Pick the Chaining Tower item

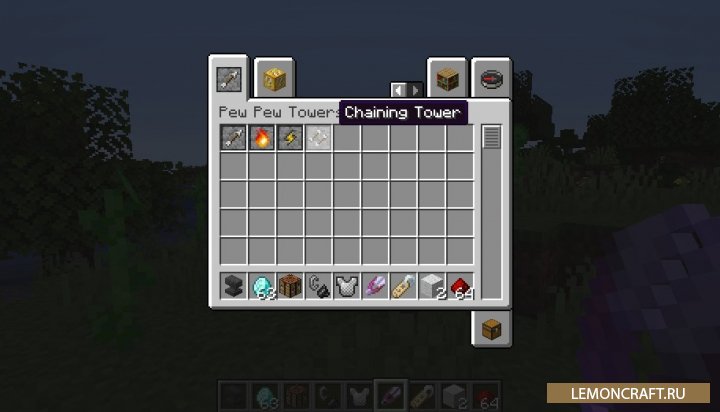[318, 138]
